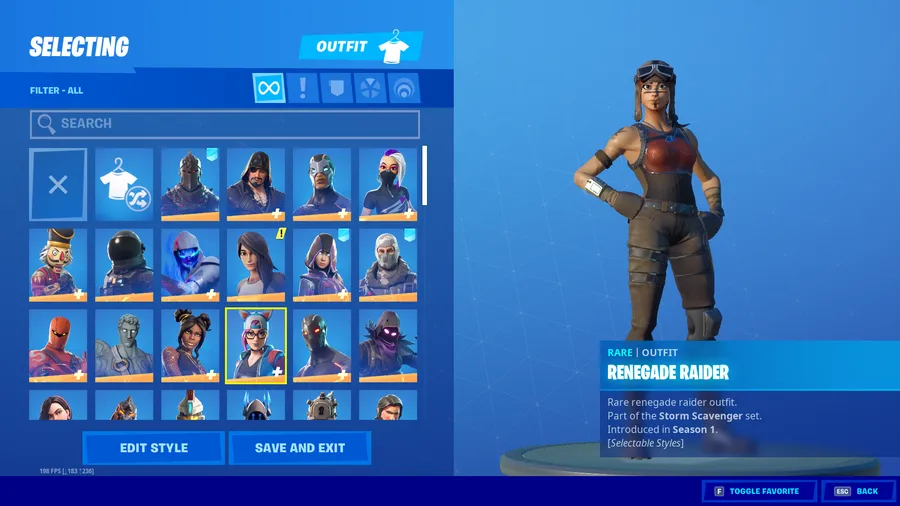Select the highlighted cat-ear beanie outfit
This screenshot has height=506, width=900.
point(256,345)
